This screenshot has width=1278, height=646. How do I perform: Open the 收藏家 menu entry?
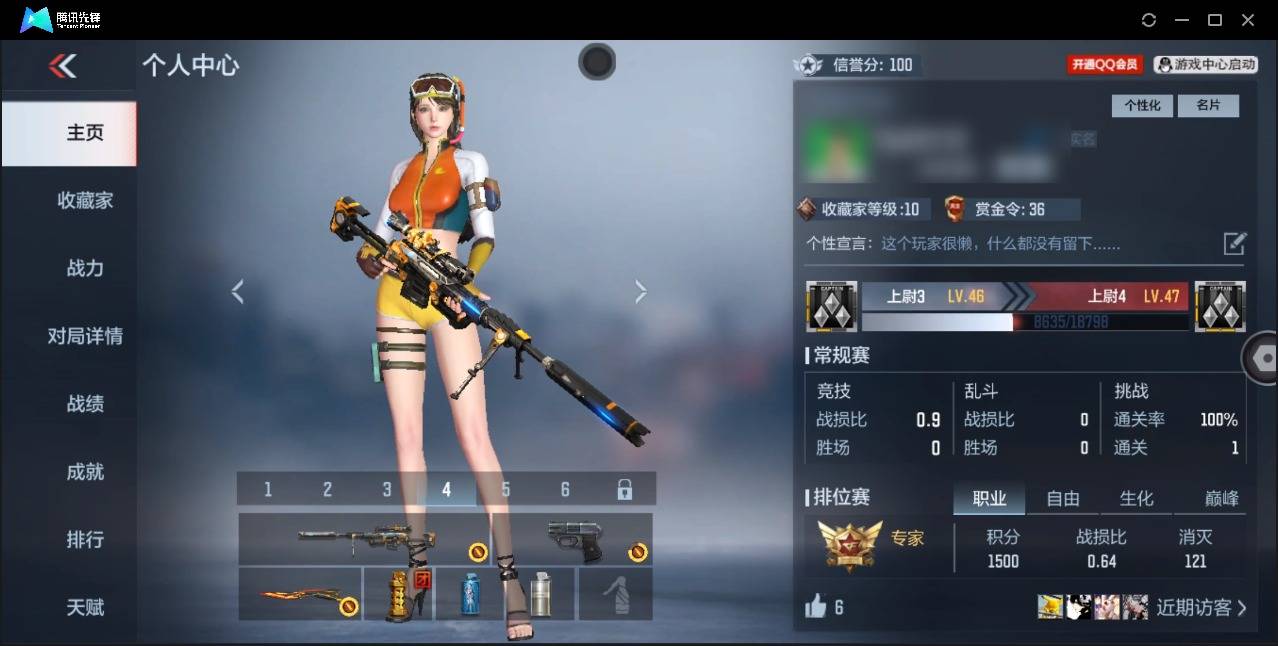click(84, 201)
